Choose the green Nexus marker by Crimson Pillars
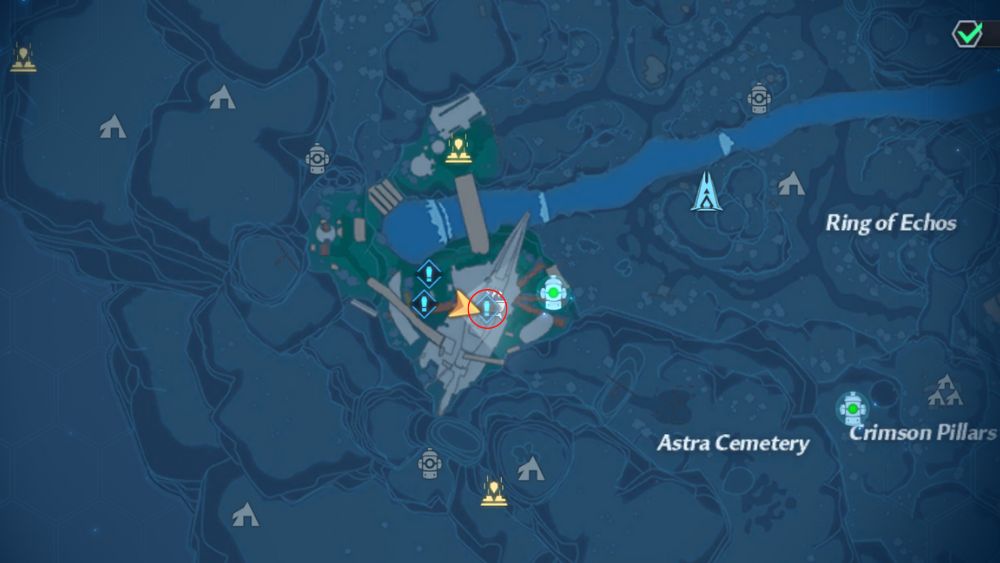The height and width of the screenshot is (563, 1000). click(x=852, y=408)
